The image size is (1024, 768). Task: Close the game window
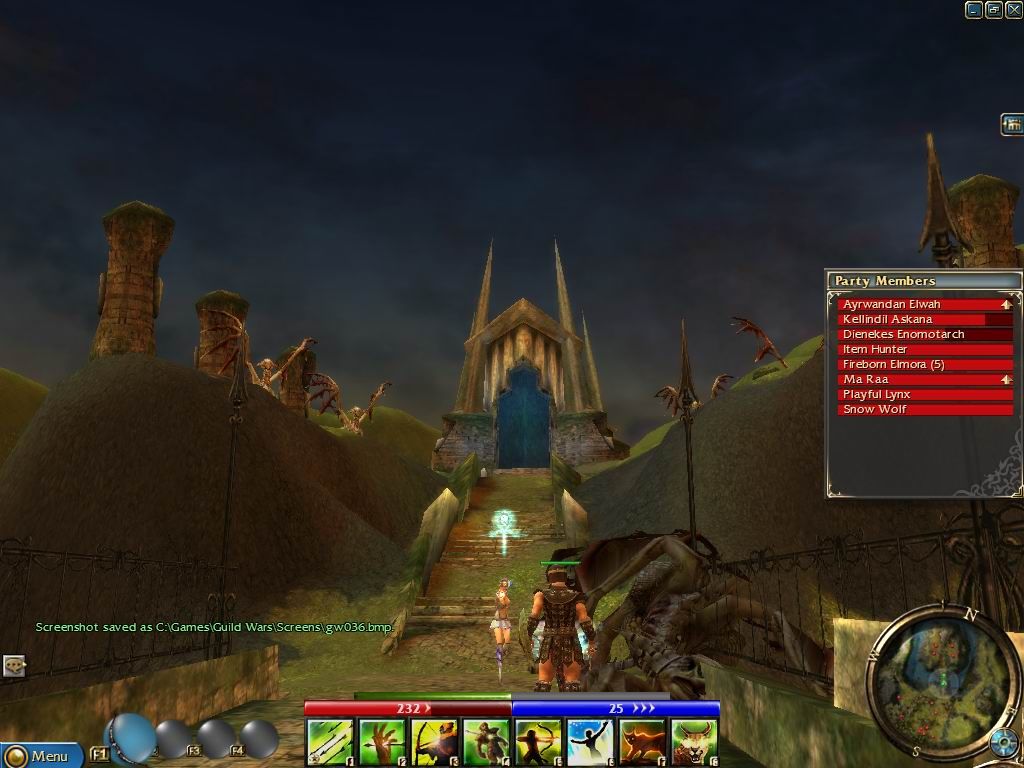(1014, 10)
